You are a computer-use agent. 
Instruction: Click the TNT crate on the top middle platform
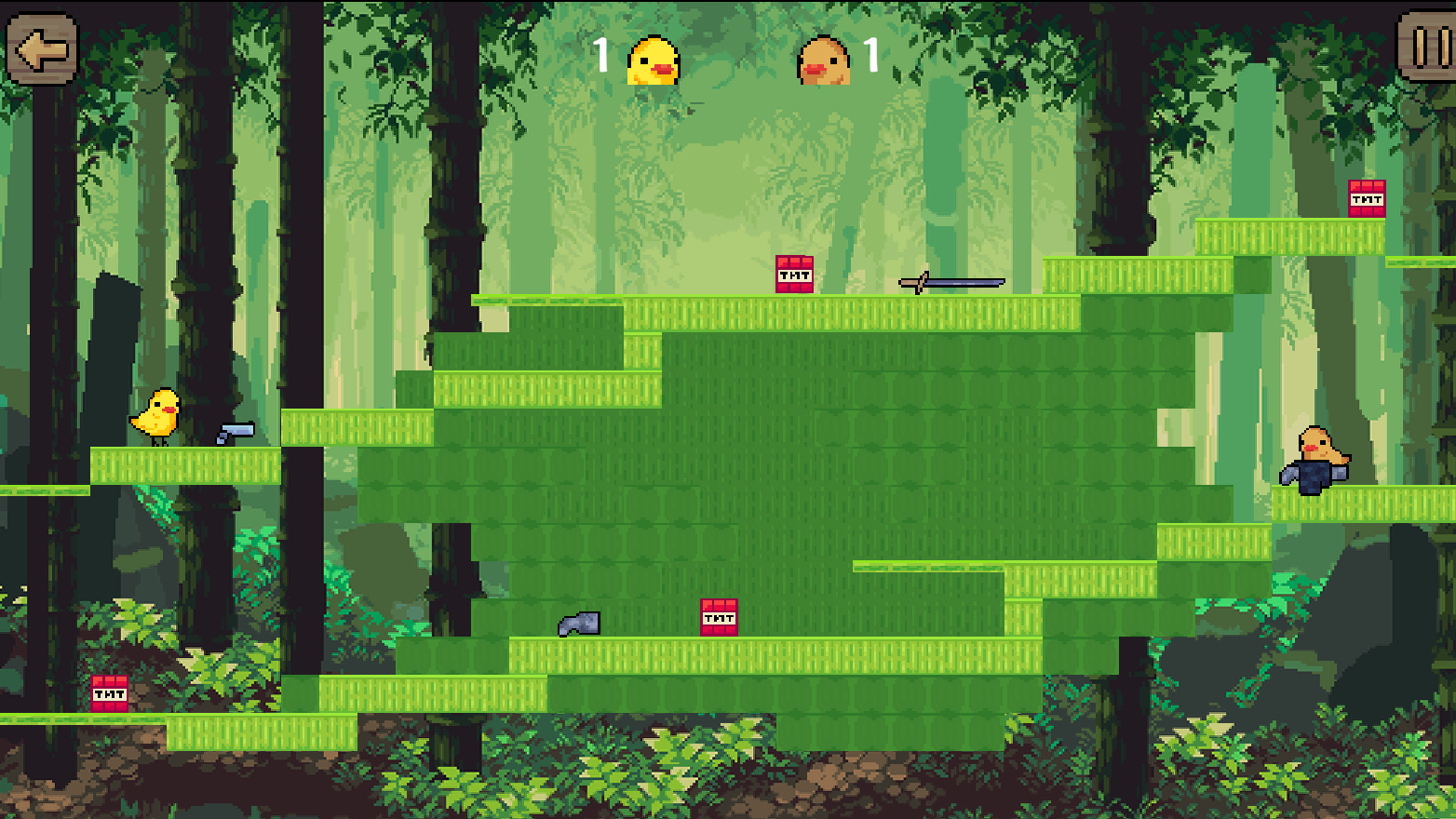[793, 275]
